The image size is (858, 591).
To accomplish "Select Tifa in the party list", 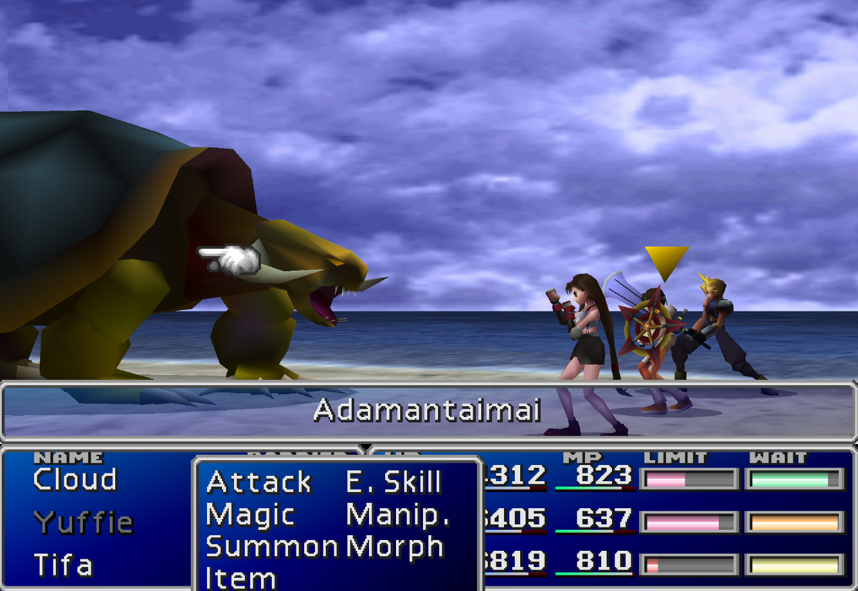I will click(x=63, y=565).
